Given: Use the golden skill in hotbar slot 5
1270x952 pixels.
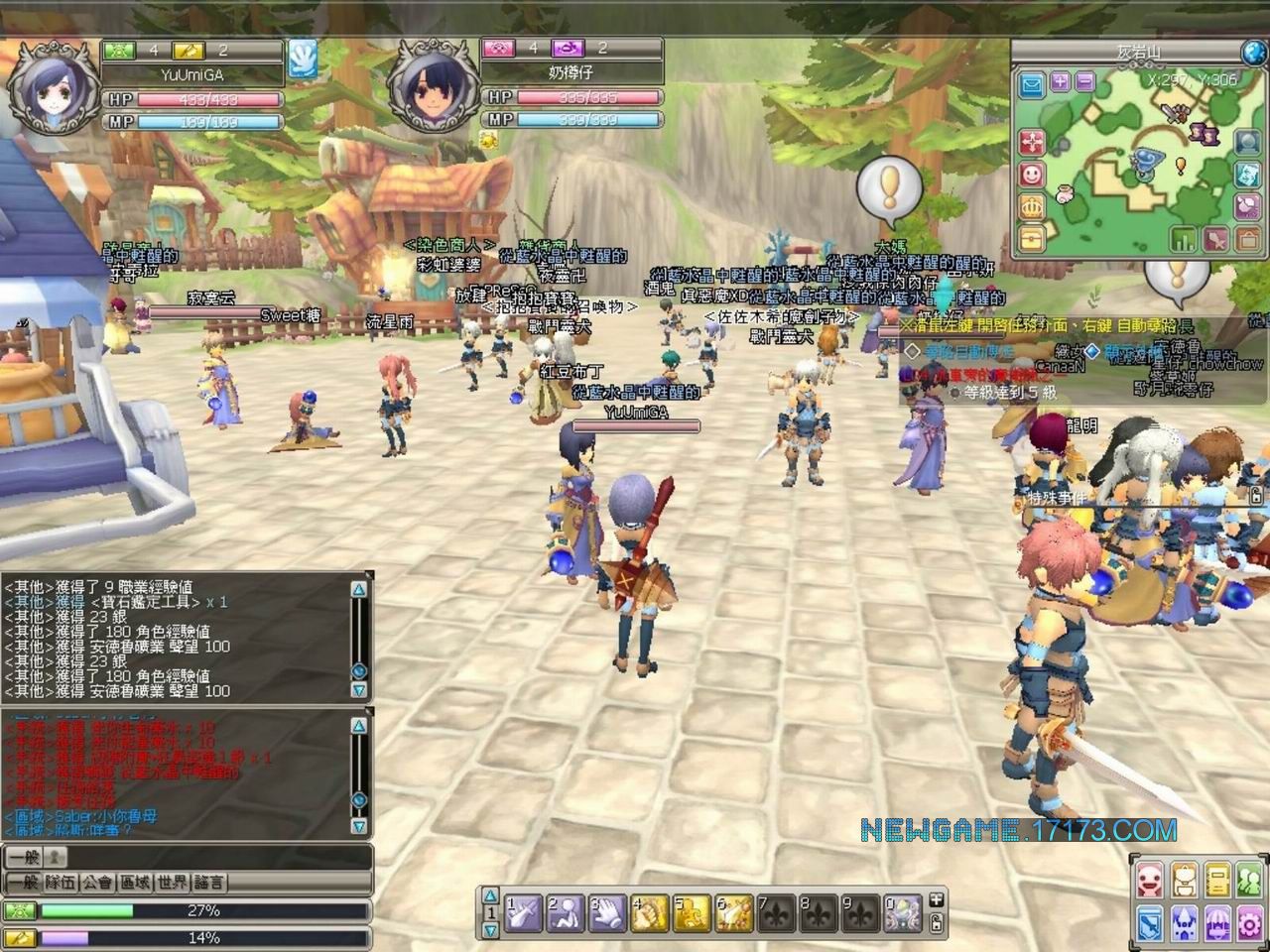Looking at the screenshot, I should coord(693,913).
